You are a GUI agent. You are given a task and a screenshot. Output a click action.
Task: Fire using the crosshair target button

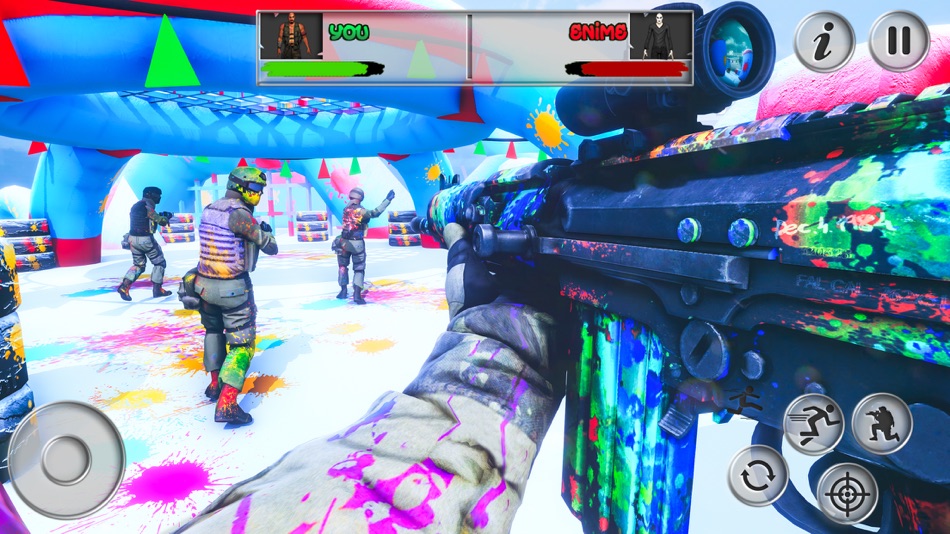847,493
